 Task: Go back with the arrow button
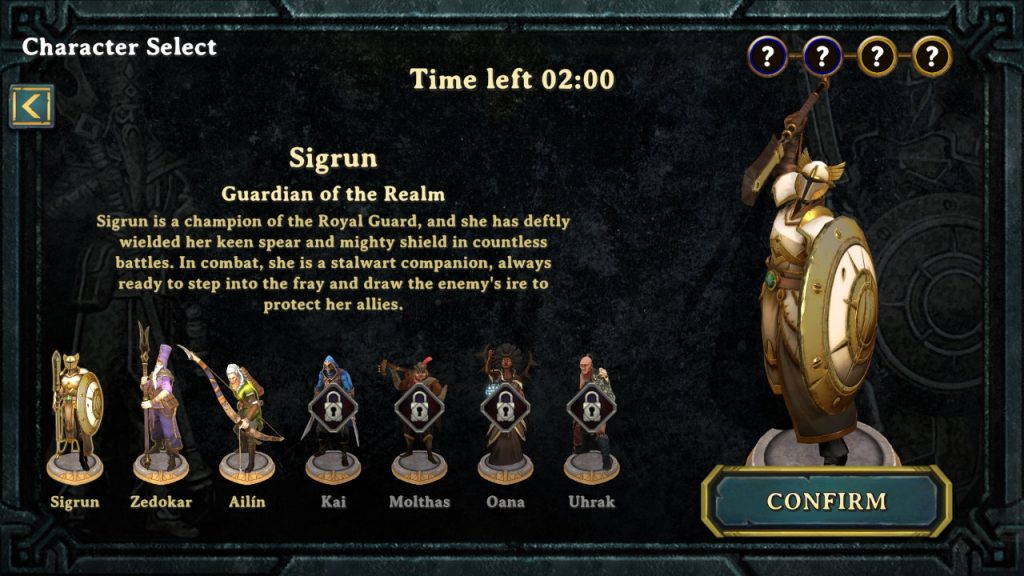[32, 106]
